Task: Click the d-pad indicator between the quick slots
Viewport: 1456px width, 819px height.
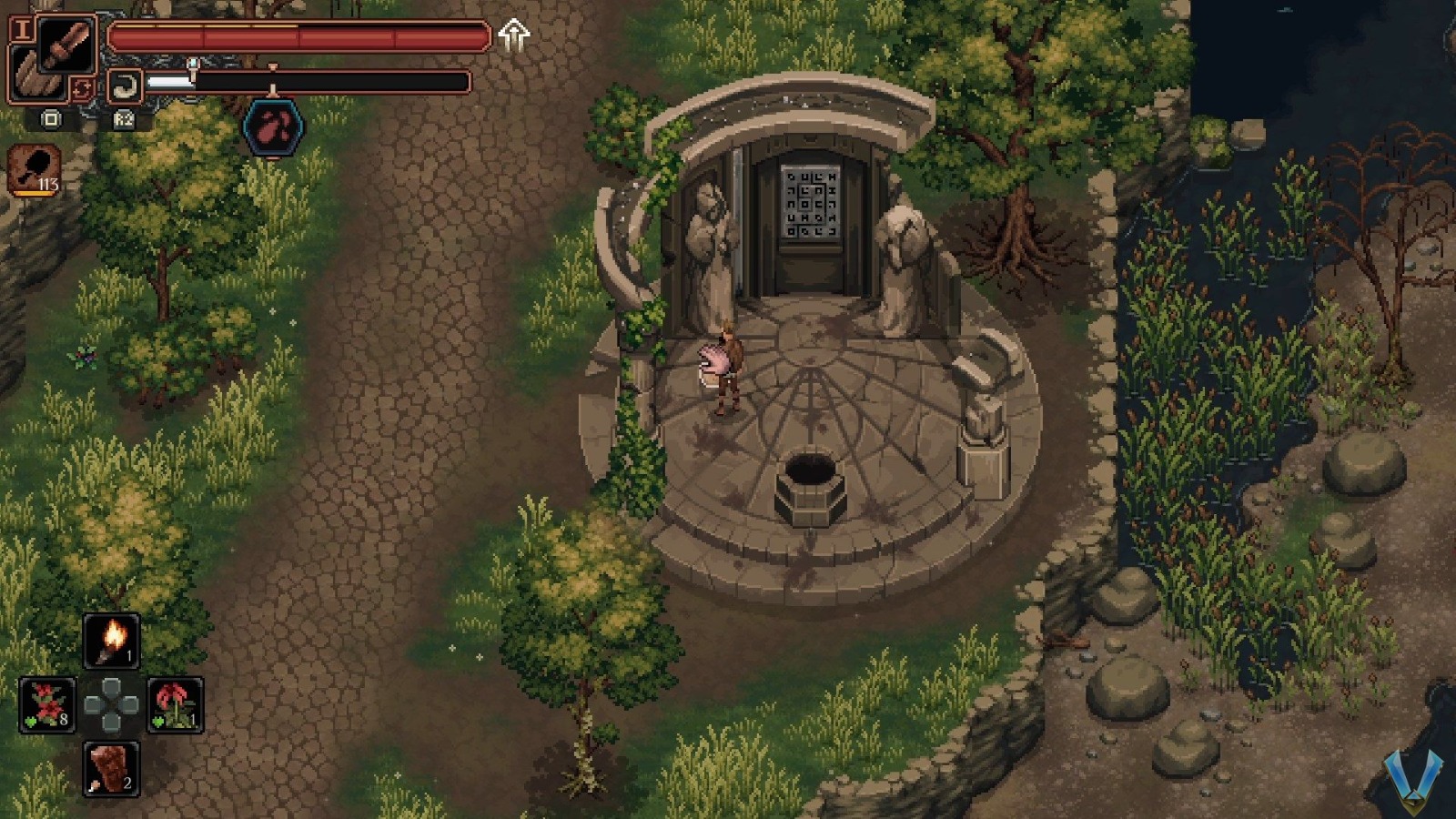Action: tap(111, 702)
